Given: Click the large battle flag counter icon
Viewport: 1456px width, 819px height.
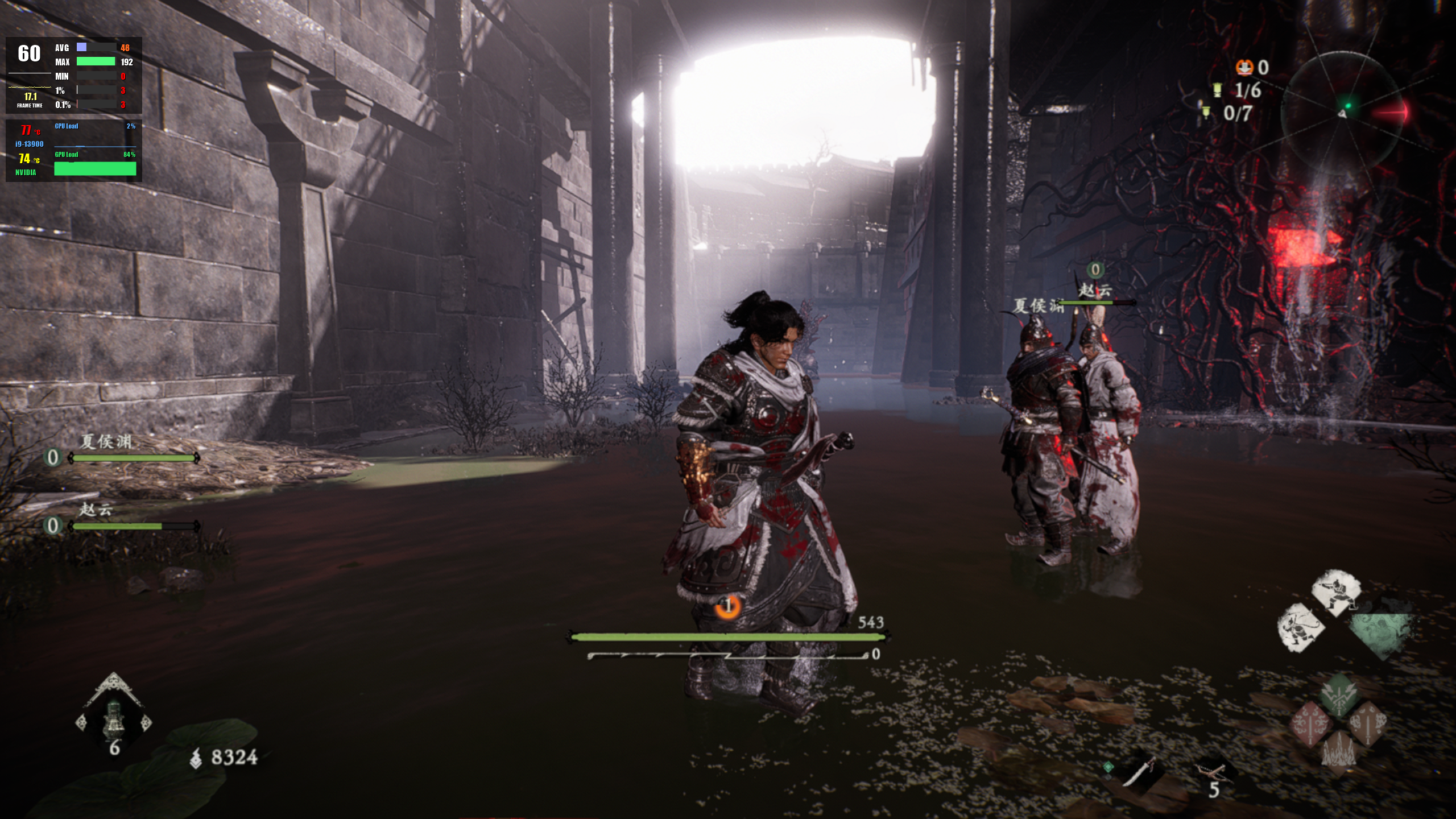Looking at the screenshot, I should (x=1217, y=90).
